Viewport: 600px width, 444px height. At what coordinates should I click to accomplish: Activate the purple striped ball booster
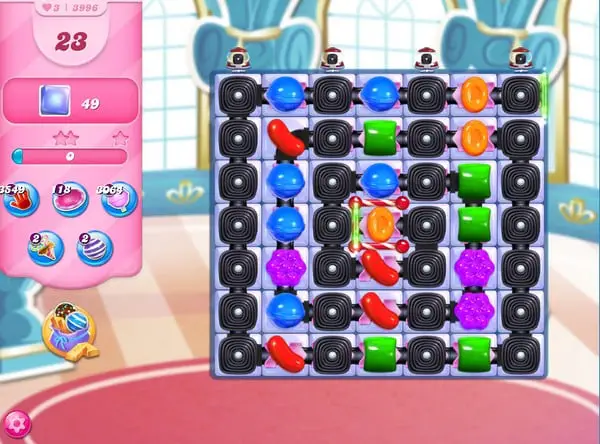point(94,249)
